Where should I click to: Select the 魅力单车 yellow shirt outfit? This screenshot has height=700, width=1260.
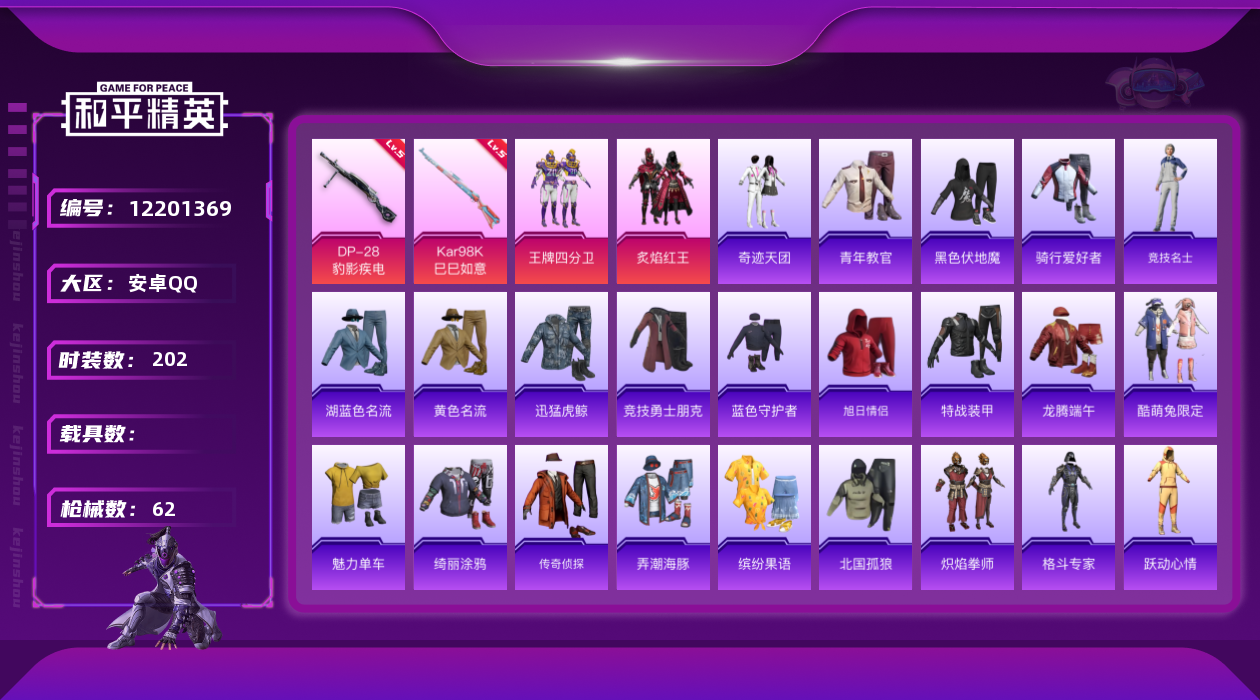(358, 517)
